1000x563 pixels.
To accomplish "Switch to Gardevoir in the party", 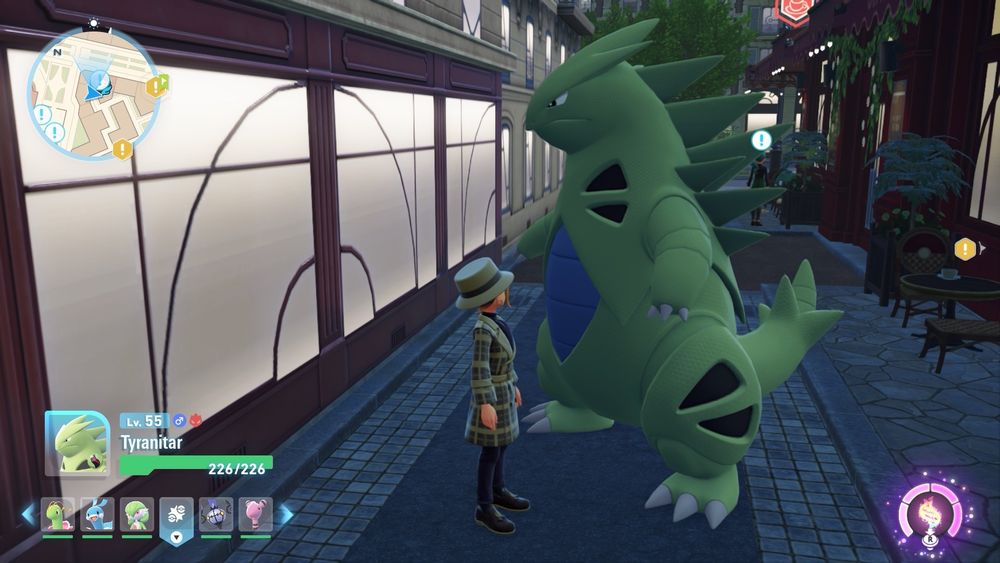I will pyautogui.click(x=137, y=514).
